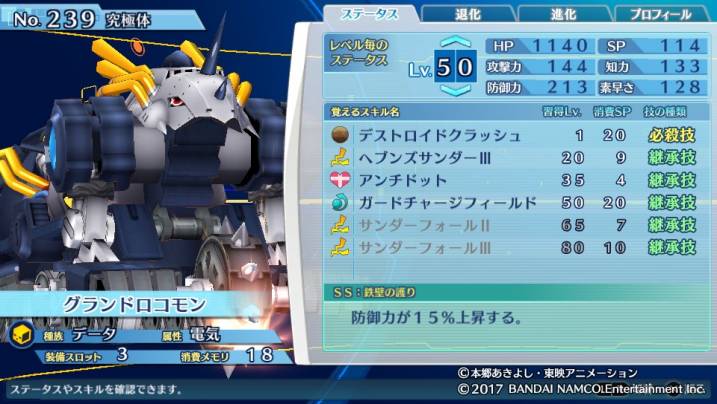Choose the ヘブンズサンダーIII skill row
The image size is (717, 404).
pos(514,157)
